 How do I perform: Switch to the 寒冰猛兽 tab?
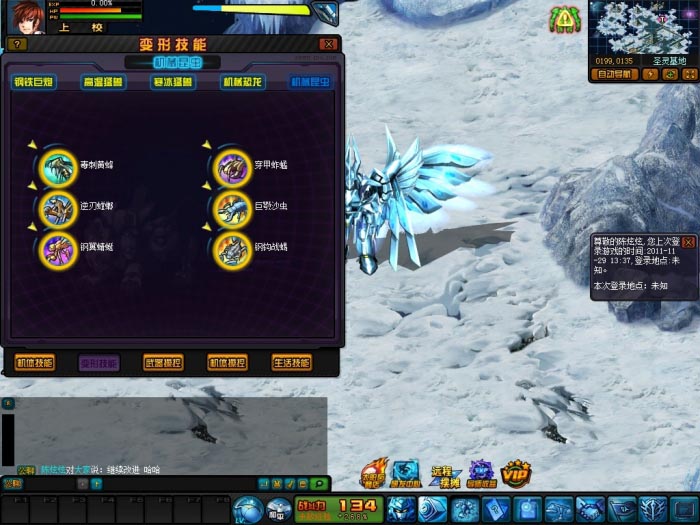(x=172, y=82)
